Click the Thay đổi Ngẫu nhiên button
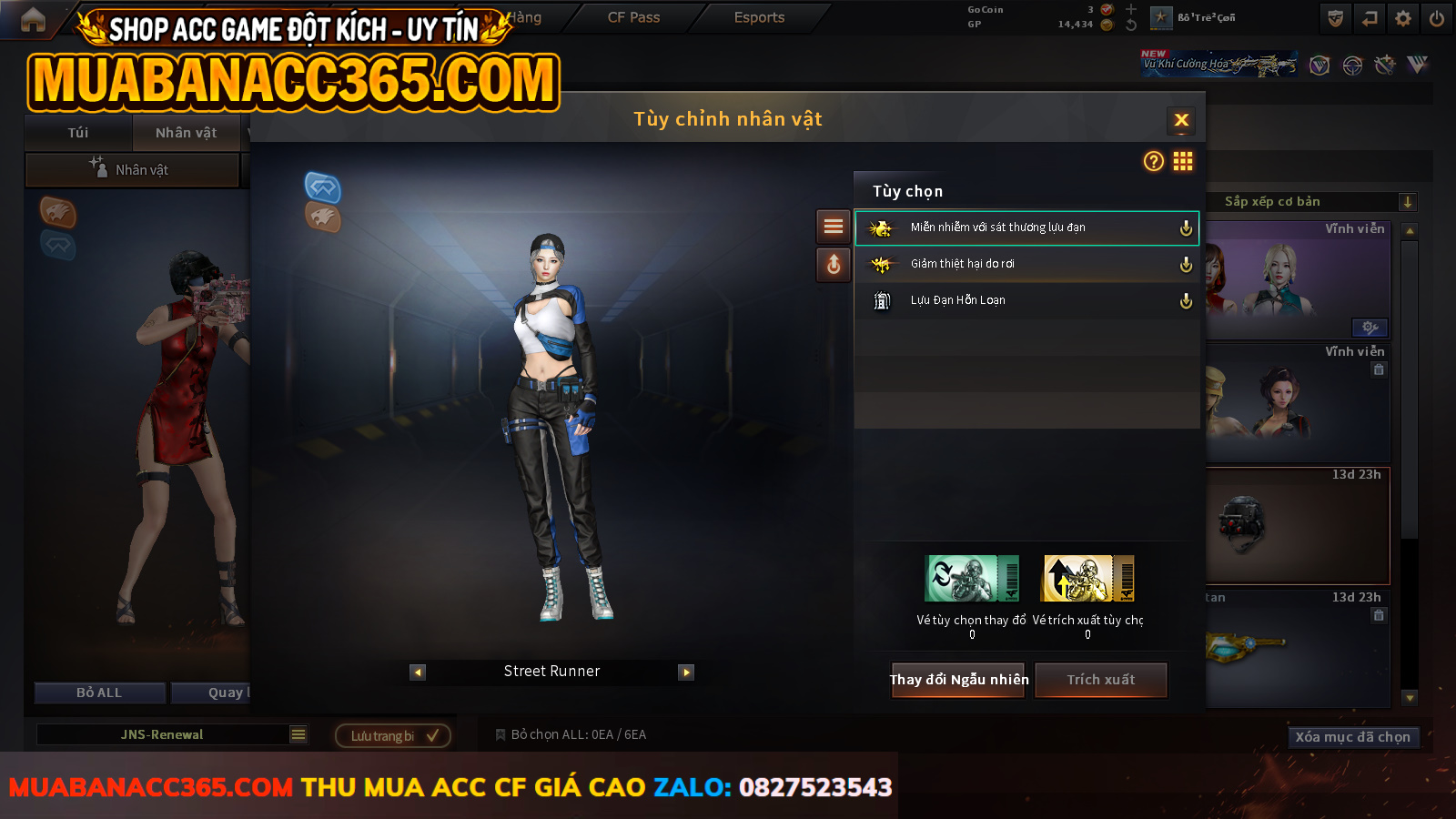The height and width of the screenshot is (819, 1456). tap(958, 680)
